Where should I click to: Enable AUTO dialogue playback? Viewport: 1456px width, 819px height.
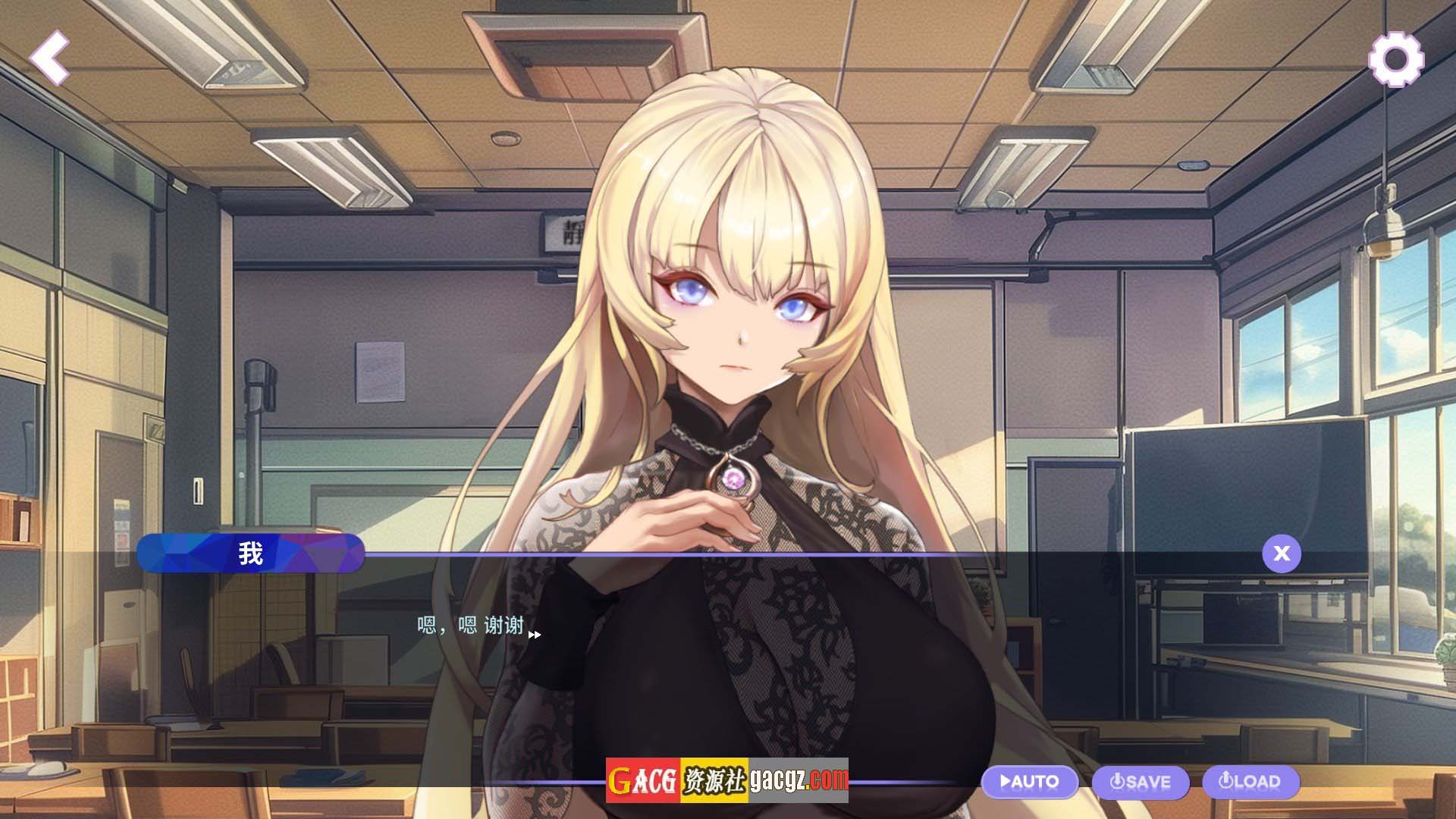(x=1030, y=782)
